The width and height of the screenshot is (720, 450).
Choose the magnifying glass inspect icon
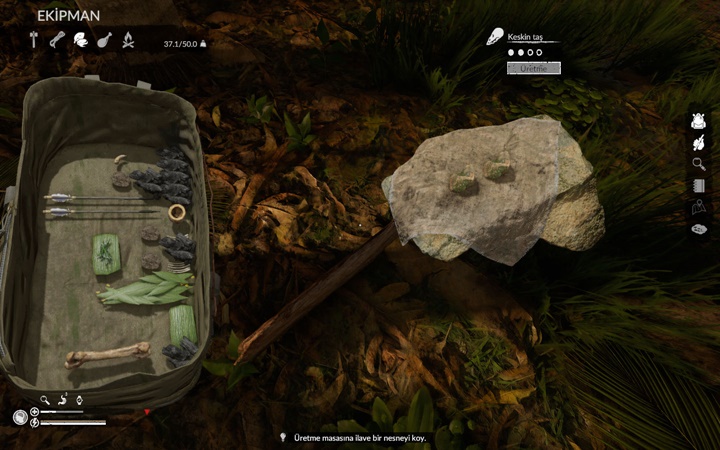point(699,164)
